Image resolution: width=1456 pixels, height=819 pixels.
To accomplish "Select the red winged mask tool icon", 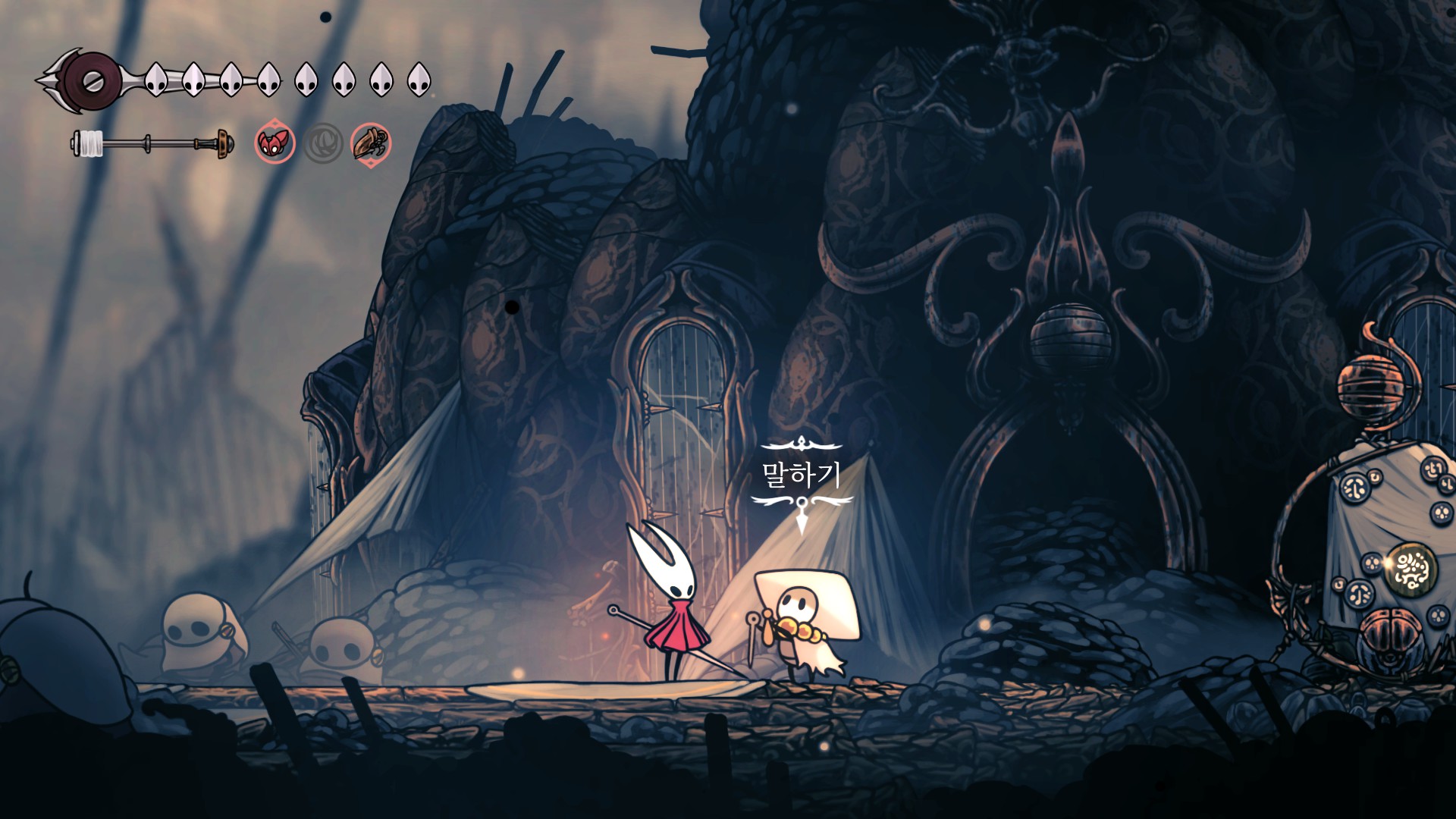I will point(275,143).
